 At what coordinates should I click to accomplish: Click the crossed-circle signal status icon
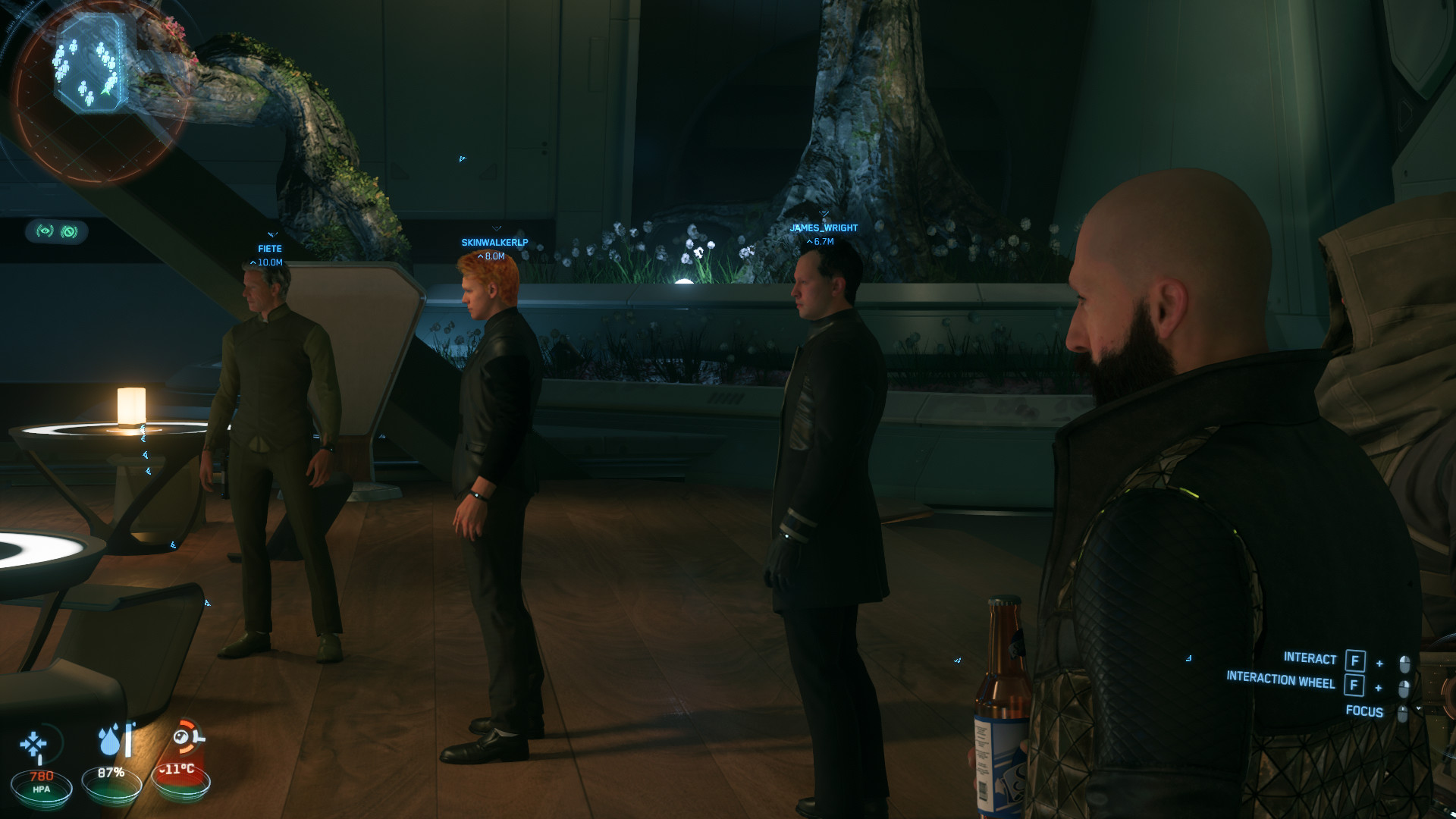click(69, 231)
